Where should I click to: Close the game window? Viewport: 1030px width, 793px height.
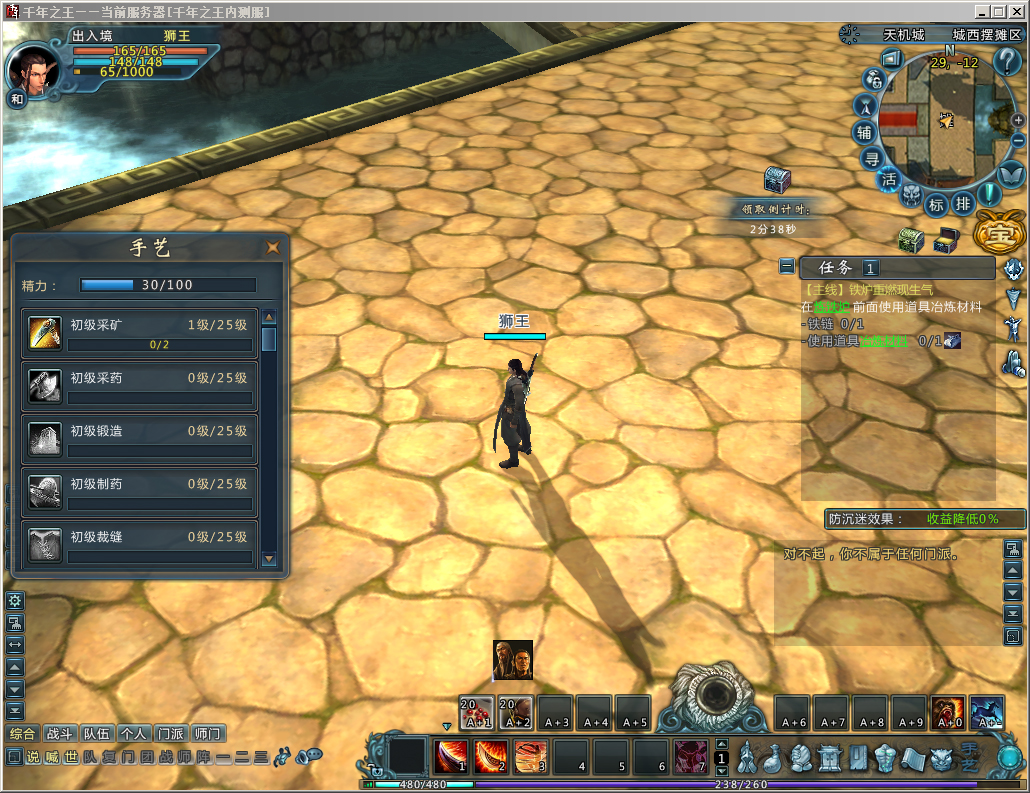(x=1017, y=11)
